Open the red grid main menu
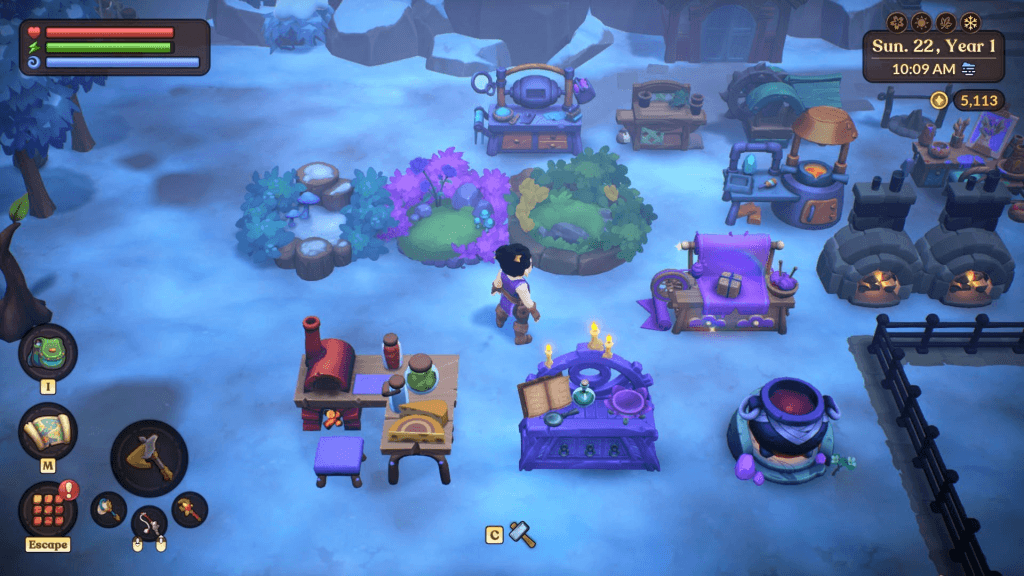Image resolution: width=1024 pixels, height=576 pixels. pyautogui.click(x=47, y=508)
